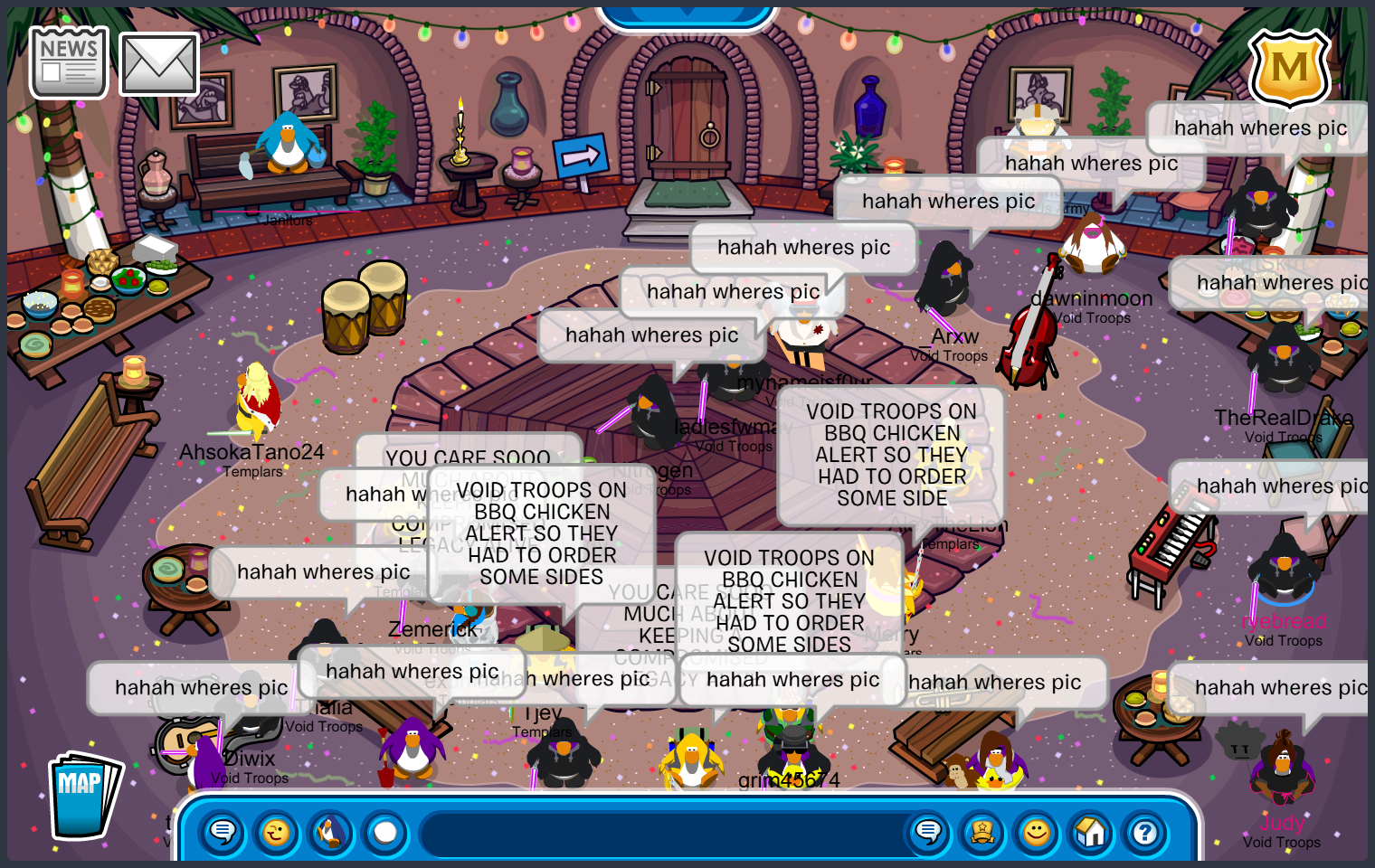Open the winking emote menu
1375x868 pixels.
click(x=277, y=832)
